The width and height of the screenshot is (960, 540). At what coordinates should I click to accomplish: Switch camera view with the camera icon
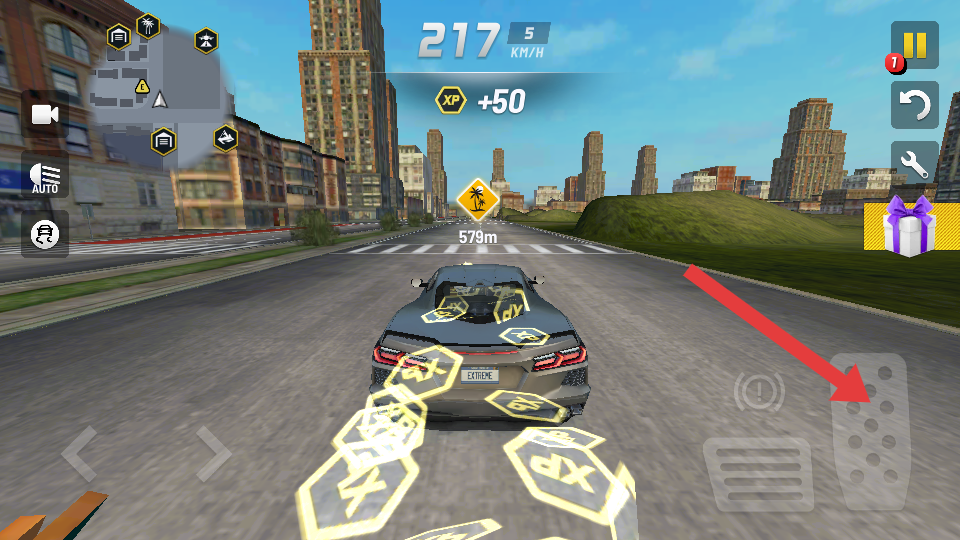[x=45, y=114]
